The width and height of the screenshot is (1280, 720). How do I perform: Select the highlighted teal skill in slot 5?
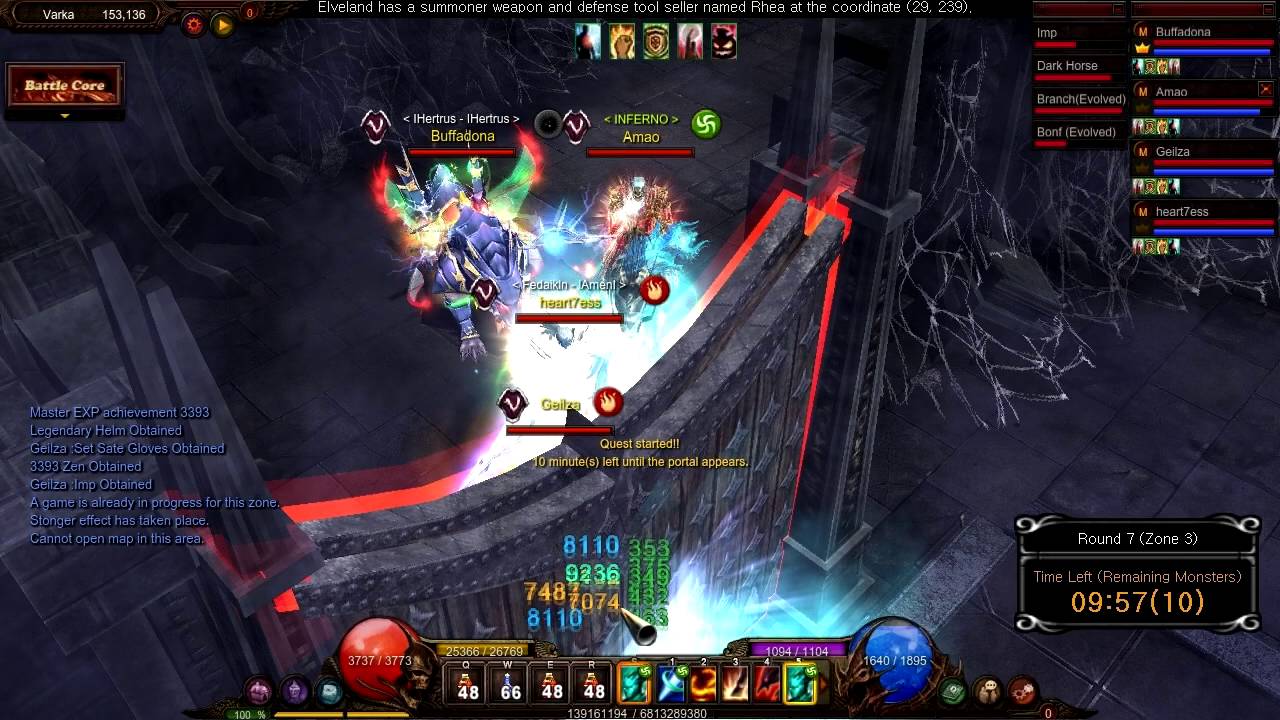[x=800, y=684]
